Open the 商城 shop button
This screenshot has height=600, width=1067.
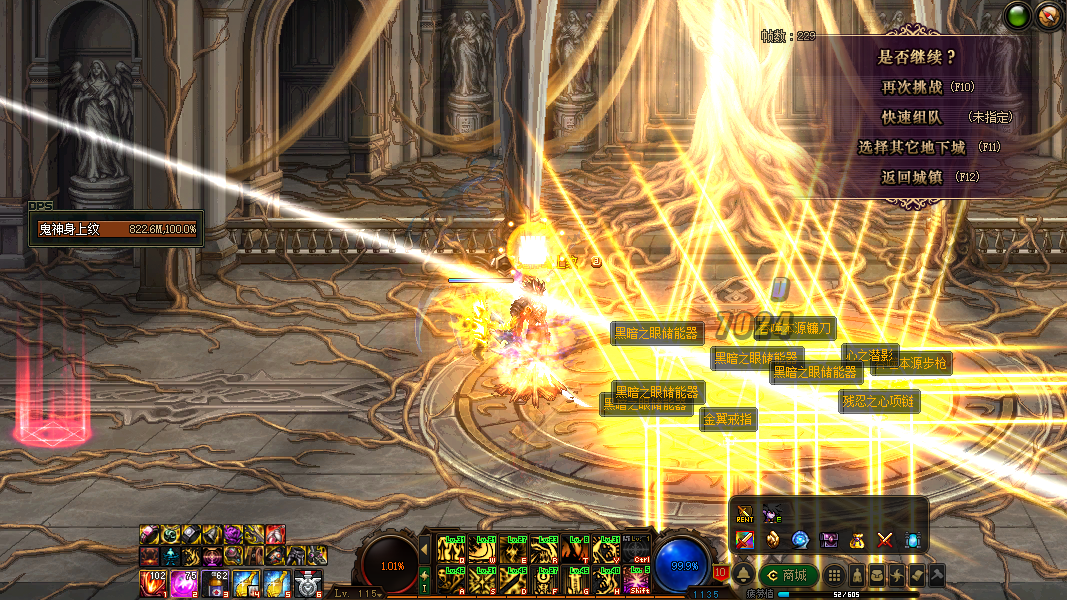(788, 575)
